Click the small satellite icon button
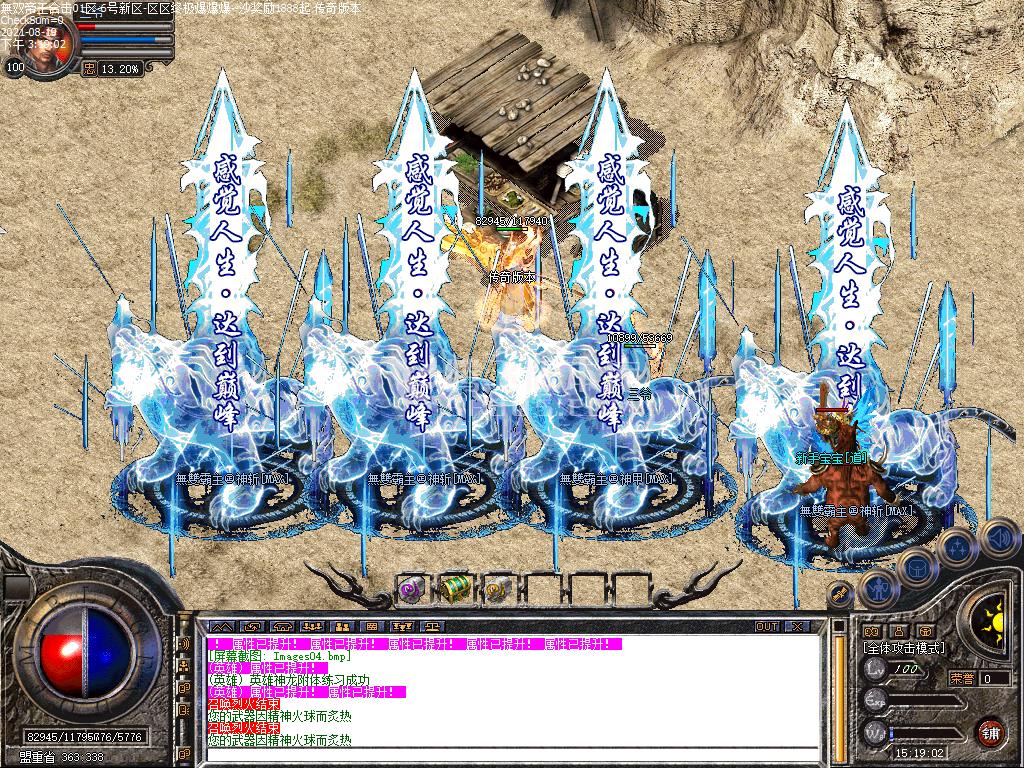Viewport: 1024px width, 768px height. coord(840,593)
